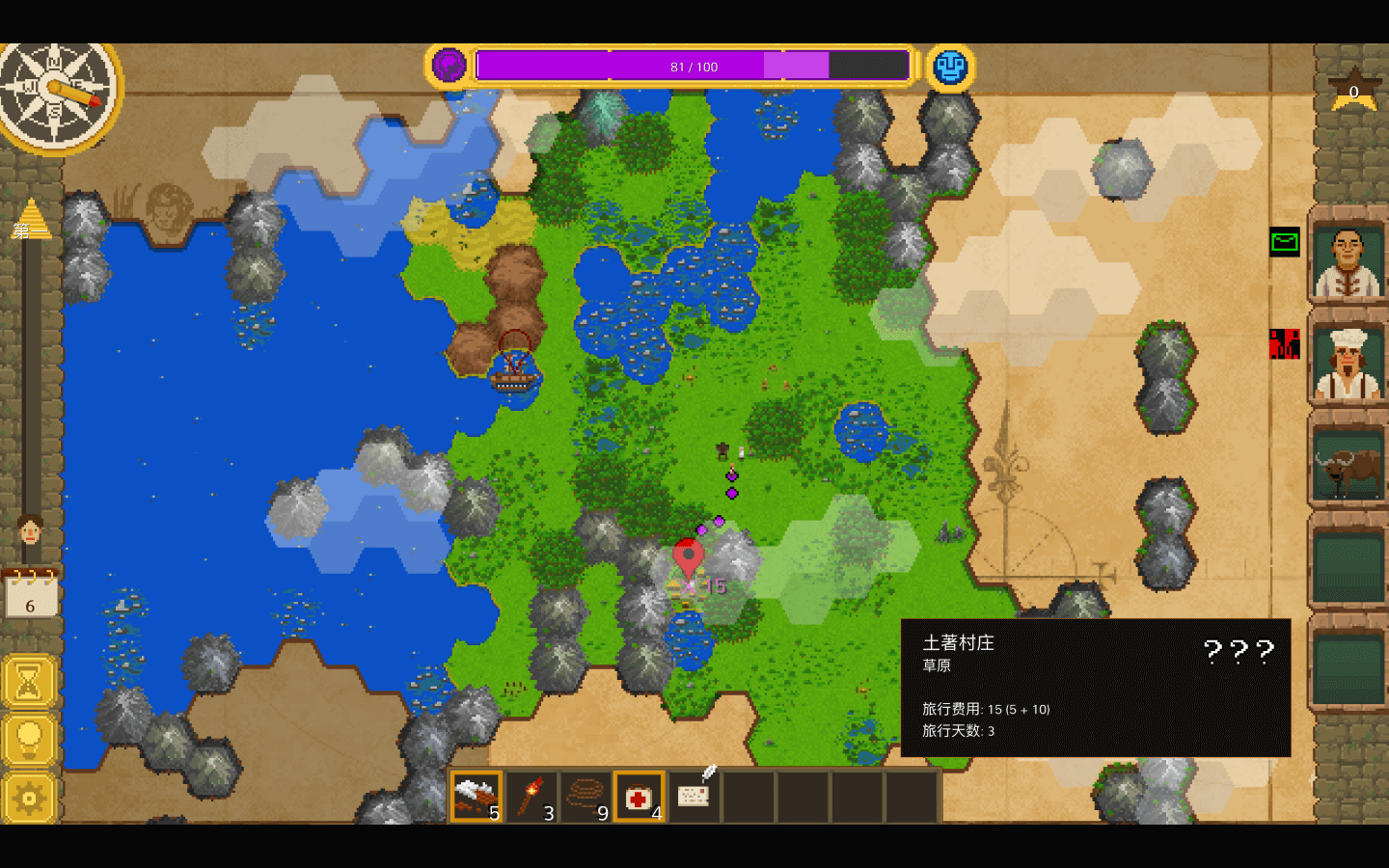Image resolution: width=1389 pixels, height=868 pixels.
Task: Open the fame star counter
Action: coord(1353,92)
